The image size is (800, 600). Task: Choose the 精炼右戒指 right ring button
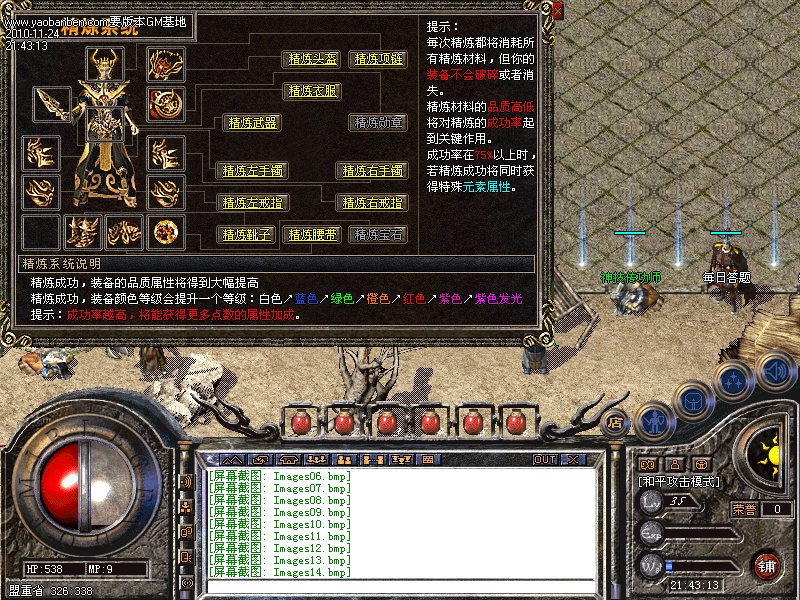click(x=371, y=203)
